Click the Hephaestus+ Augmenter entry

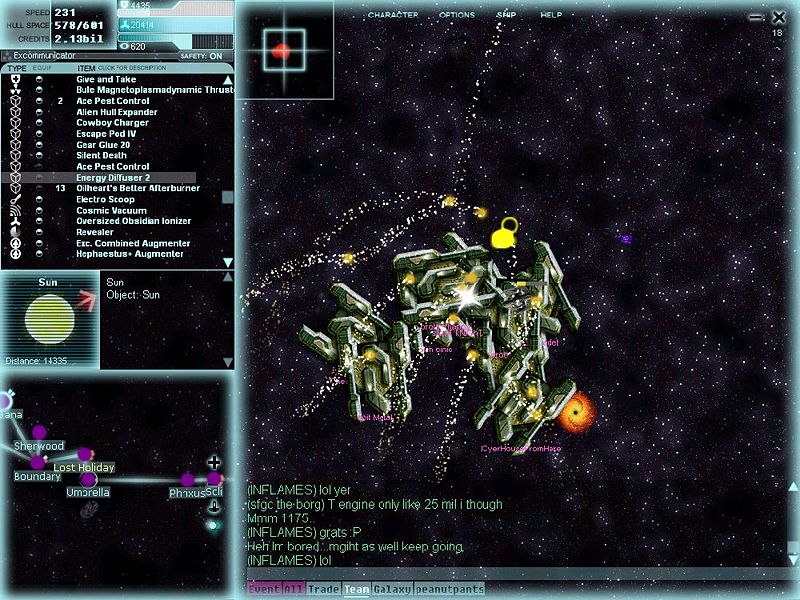pos(130,254)
